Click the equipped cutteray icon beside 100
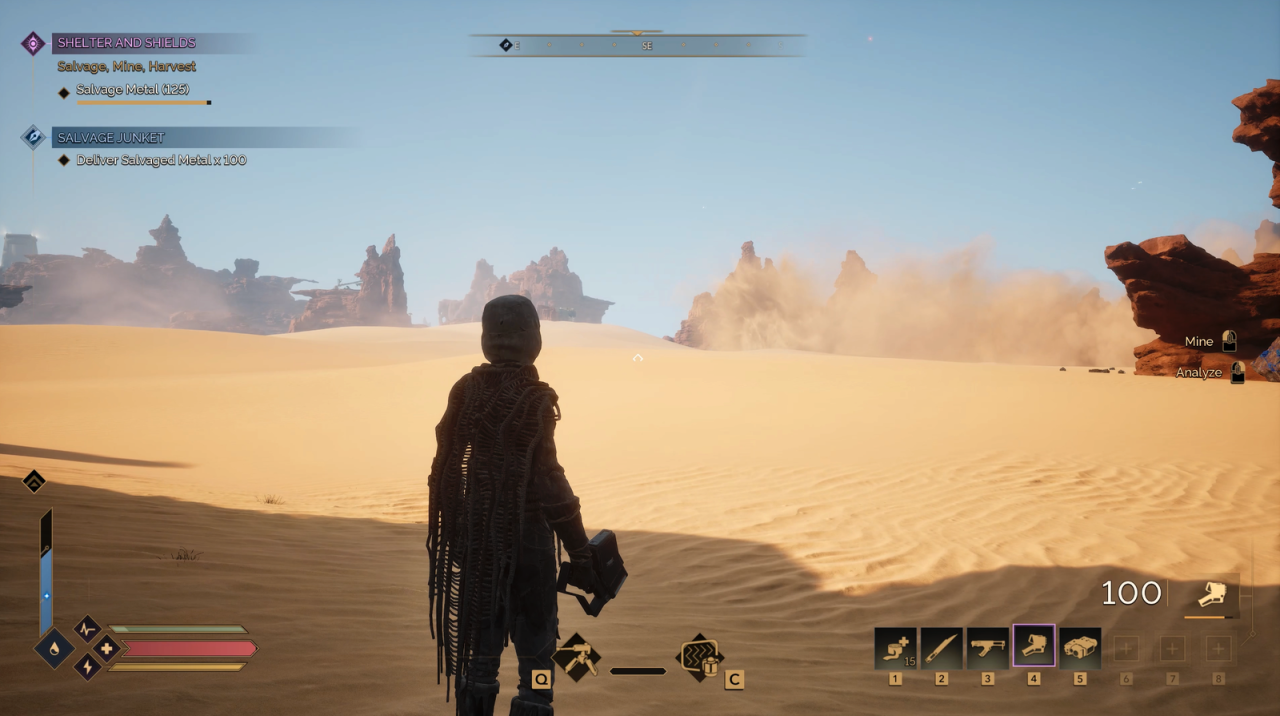This screenshot has width=1280, height=716. pyautogui.click(x=1215, y=594)
